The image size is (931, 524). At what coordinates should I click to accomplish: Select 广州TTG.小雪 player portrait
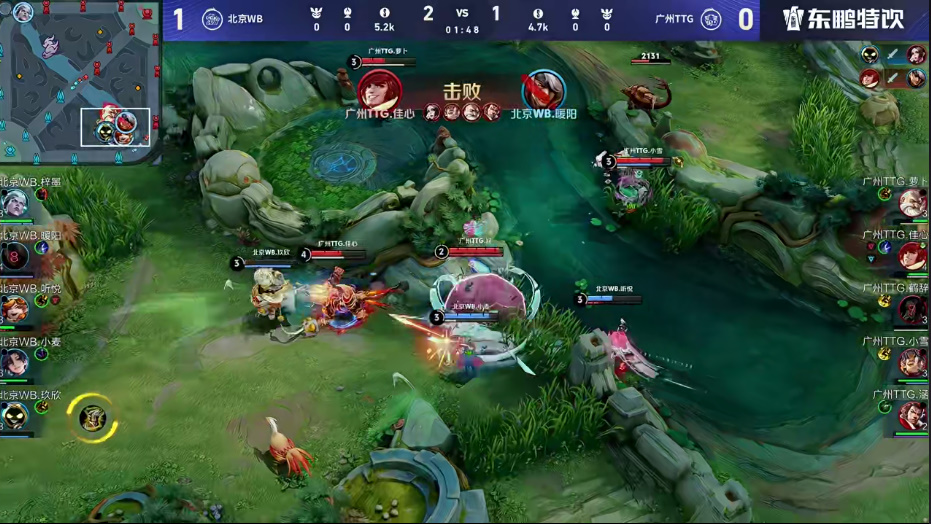click(x=912, y=363)
